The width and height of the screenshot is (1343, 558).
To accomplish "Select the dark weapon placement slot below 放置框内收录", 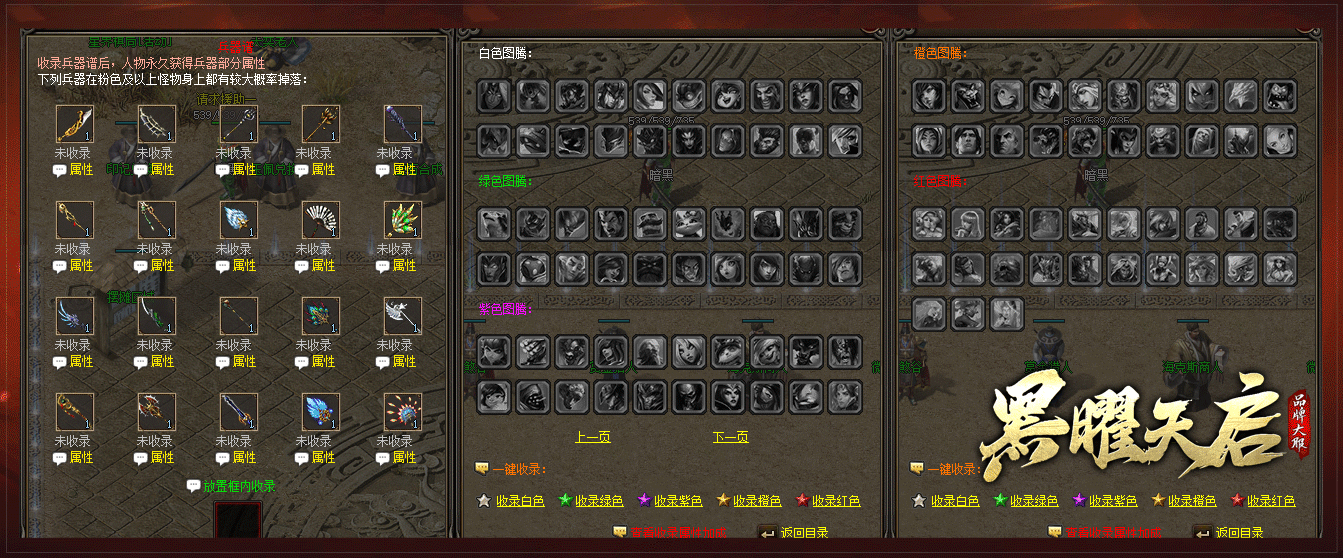I will click(238, 520).
